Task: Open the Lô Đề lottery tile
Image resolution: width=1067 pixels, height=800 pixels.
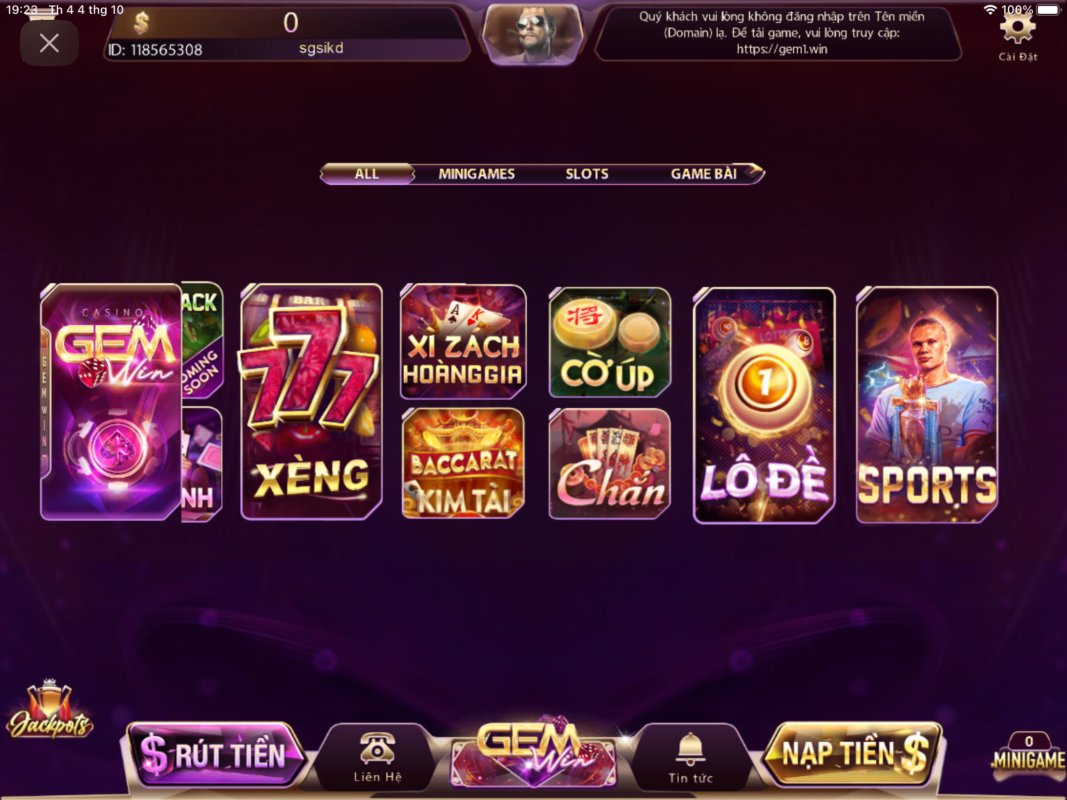Action: (x=764, y=405)
